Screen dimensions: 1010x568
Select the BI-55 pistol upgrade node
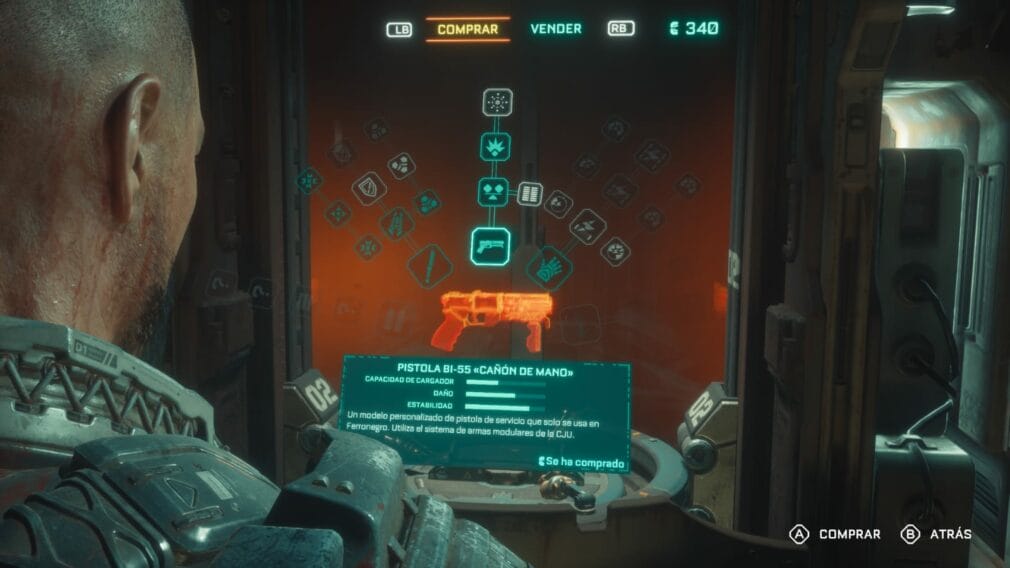coord(490,246)
